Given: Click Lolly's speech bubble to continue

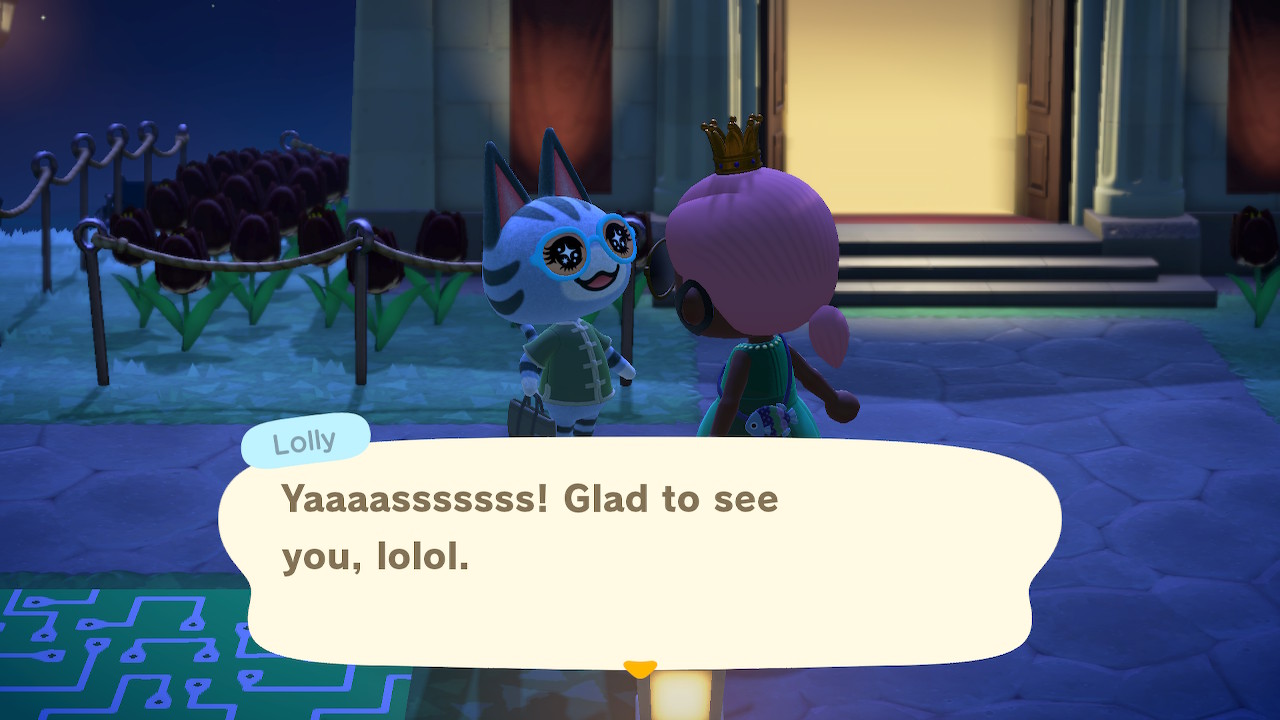Looking at the screenshot, I should [x=640, y=550].
